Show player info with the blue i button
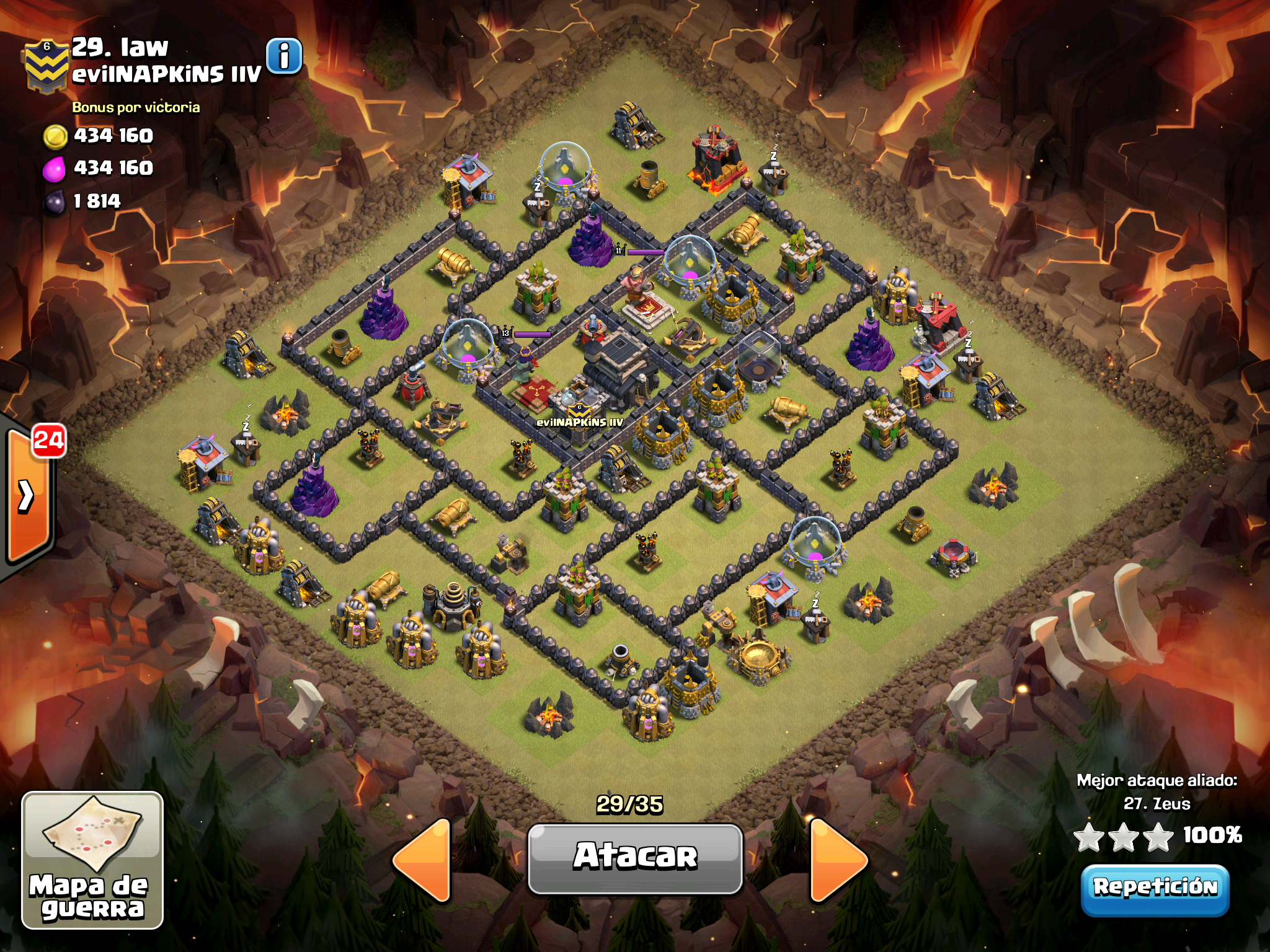The image size is (1270, 952). 284,56
